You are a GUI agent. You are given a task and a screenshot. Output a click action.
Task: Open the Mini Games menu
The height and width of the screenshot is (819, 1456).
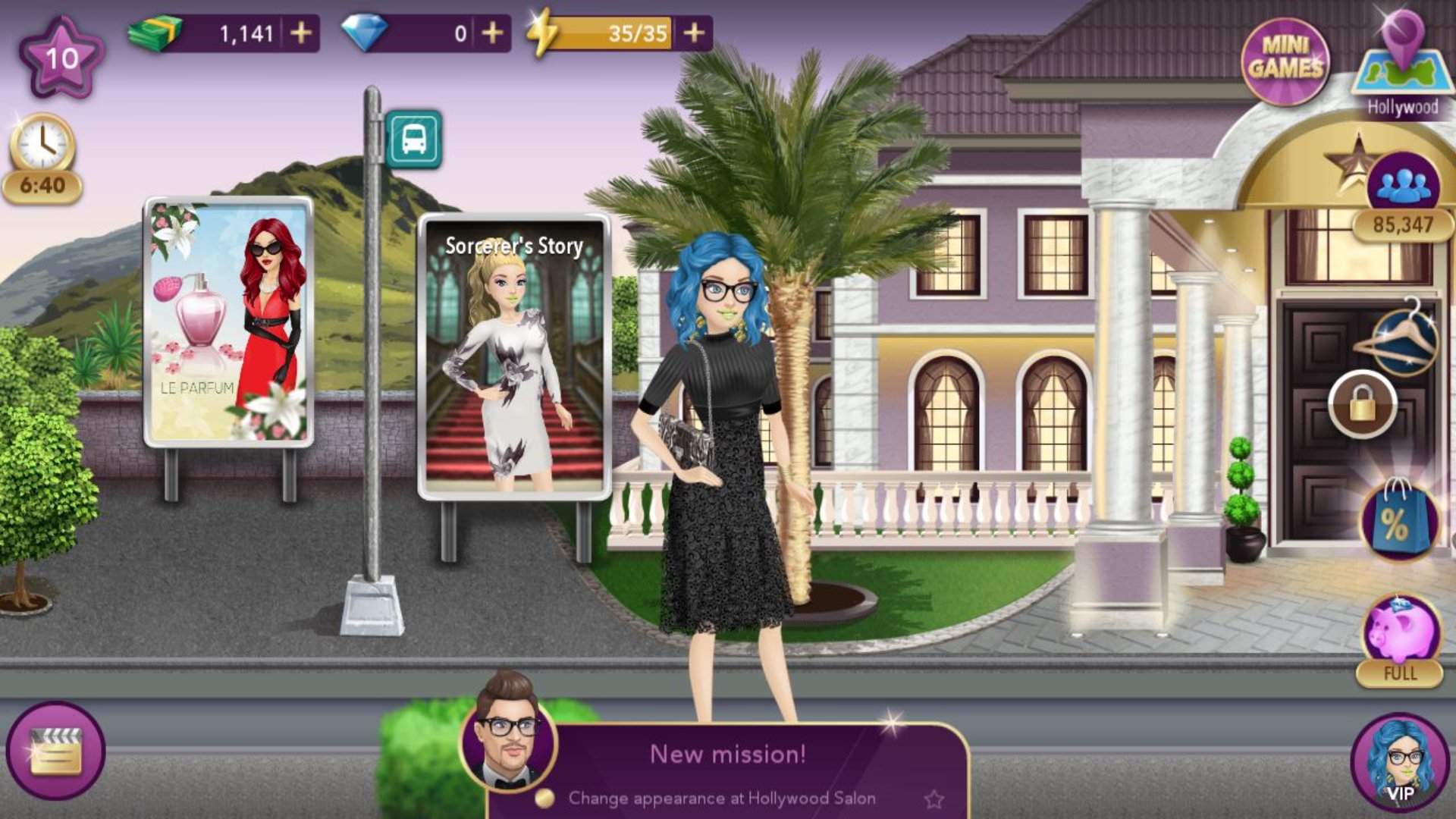click(x=1285, y=61)
